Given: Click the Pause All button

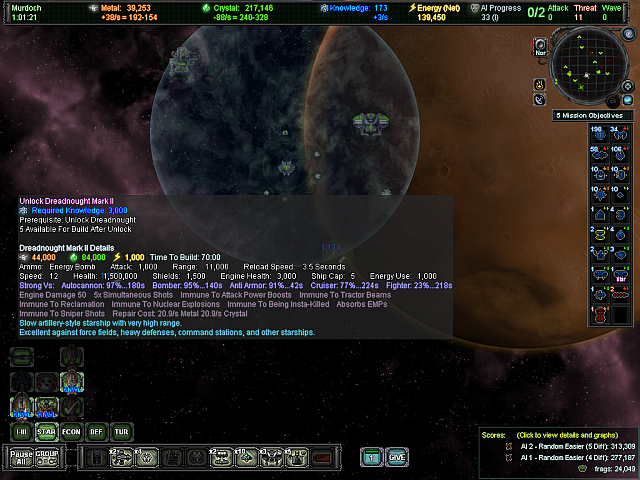Looking at the screenshot, I should [x=21, y=457].
